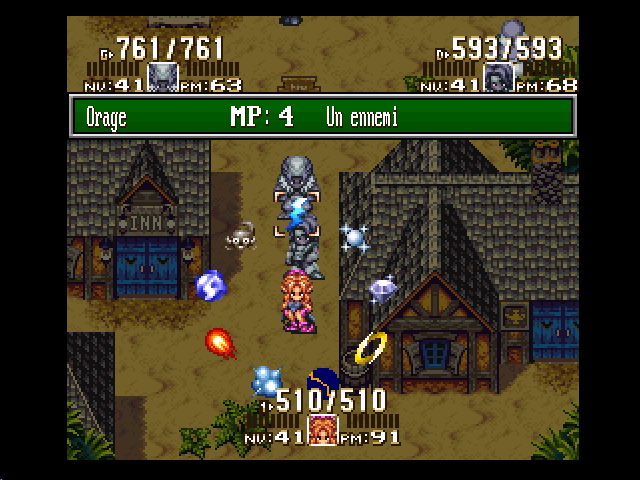This screenshot has height=480, width=640.
Task: Pick the golden ring spell icon
Action: [371, 347]
